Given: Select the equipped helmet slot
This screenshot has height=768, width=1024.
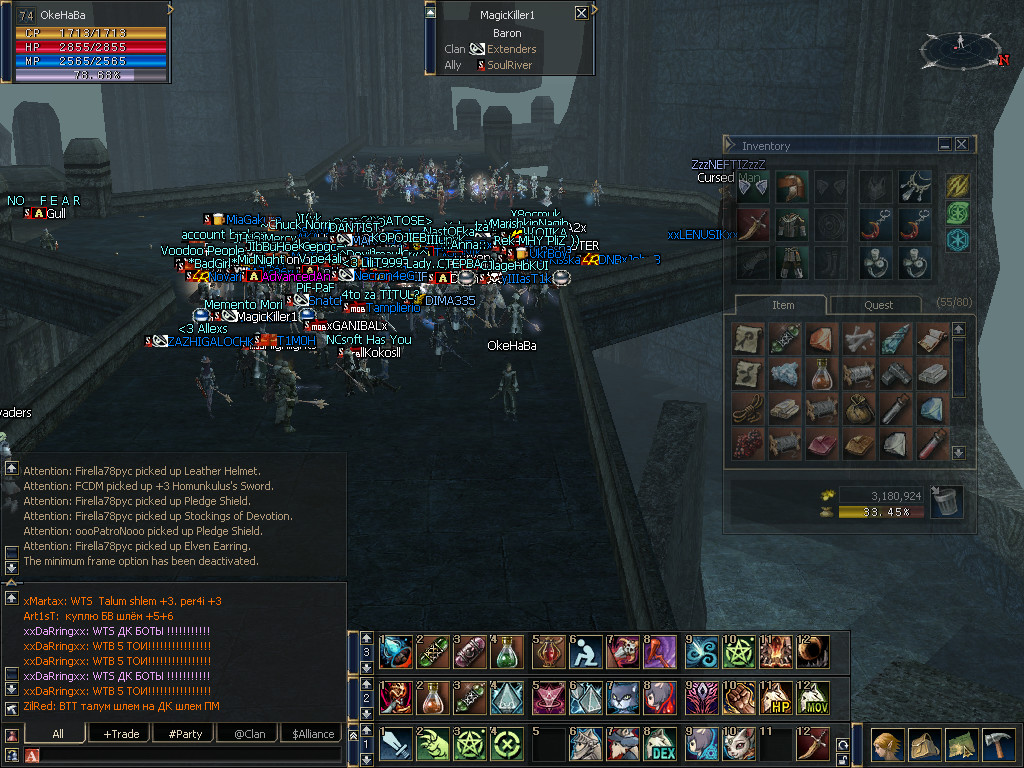Looking at the screenshot, I should (x=792, y=187).
